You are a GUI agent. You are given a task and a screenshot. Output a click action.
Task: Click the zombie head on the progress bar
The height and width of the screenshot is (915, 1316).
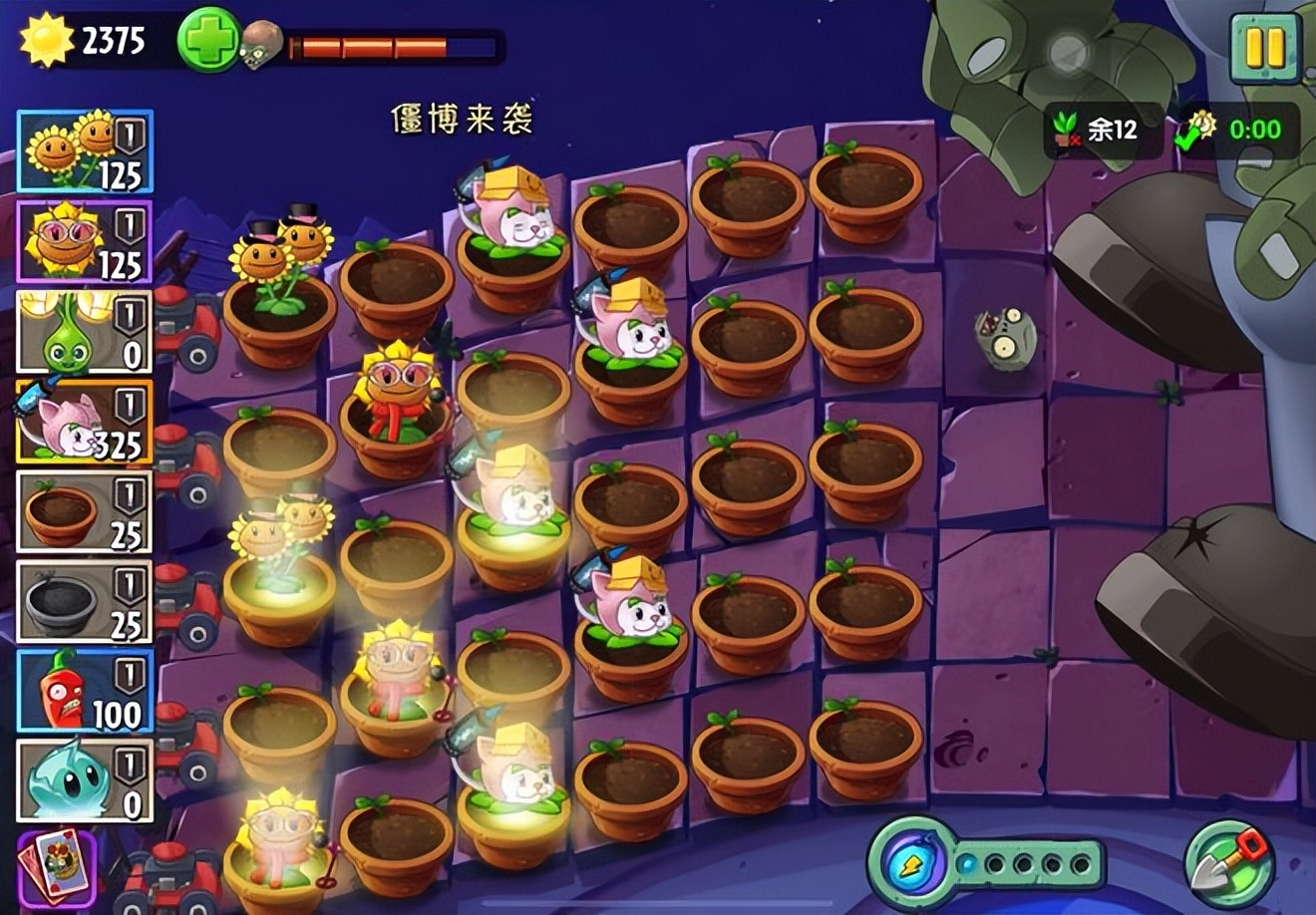pos(261,47)
